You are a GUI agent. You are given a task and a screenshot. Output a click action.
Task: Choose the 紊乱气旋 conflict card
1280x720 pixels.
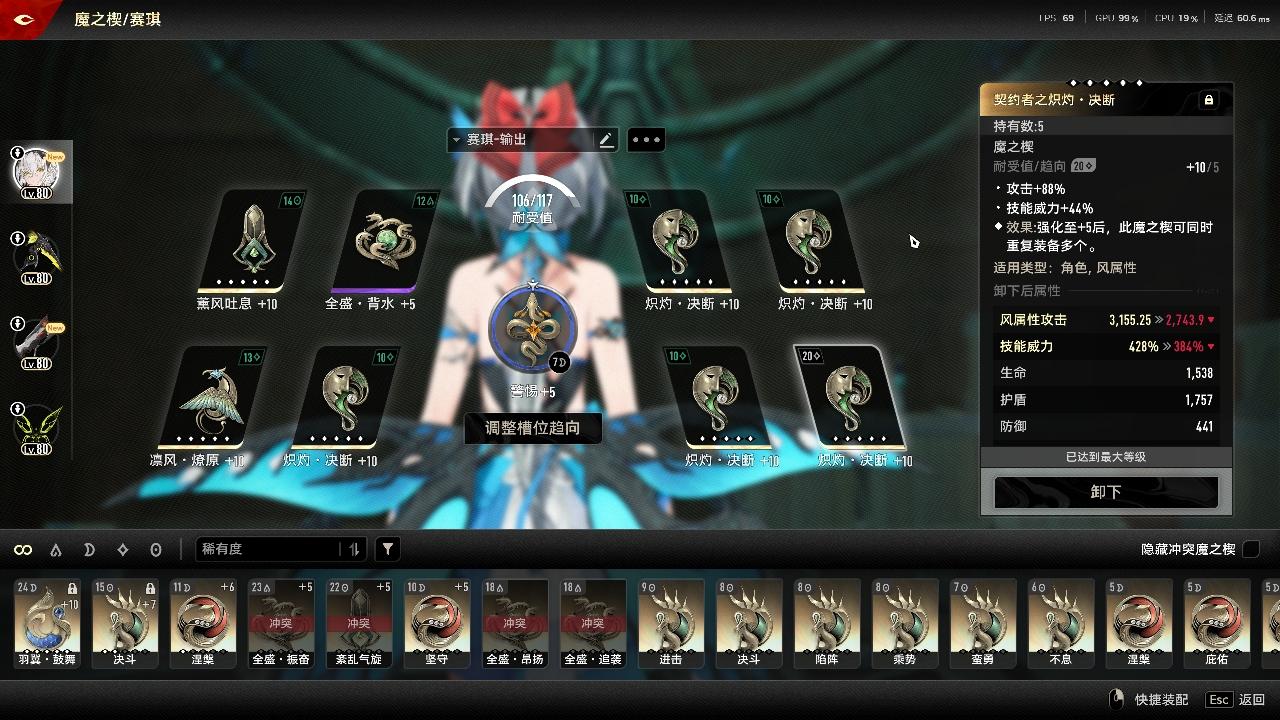coord(358,622)
